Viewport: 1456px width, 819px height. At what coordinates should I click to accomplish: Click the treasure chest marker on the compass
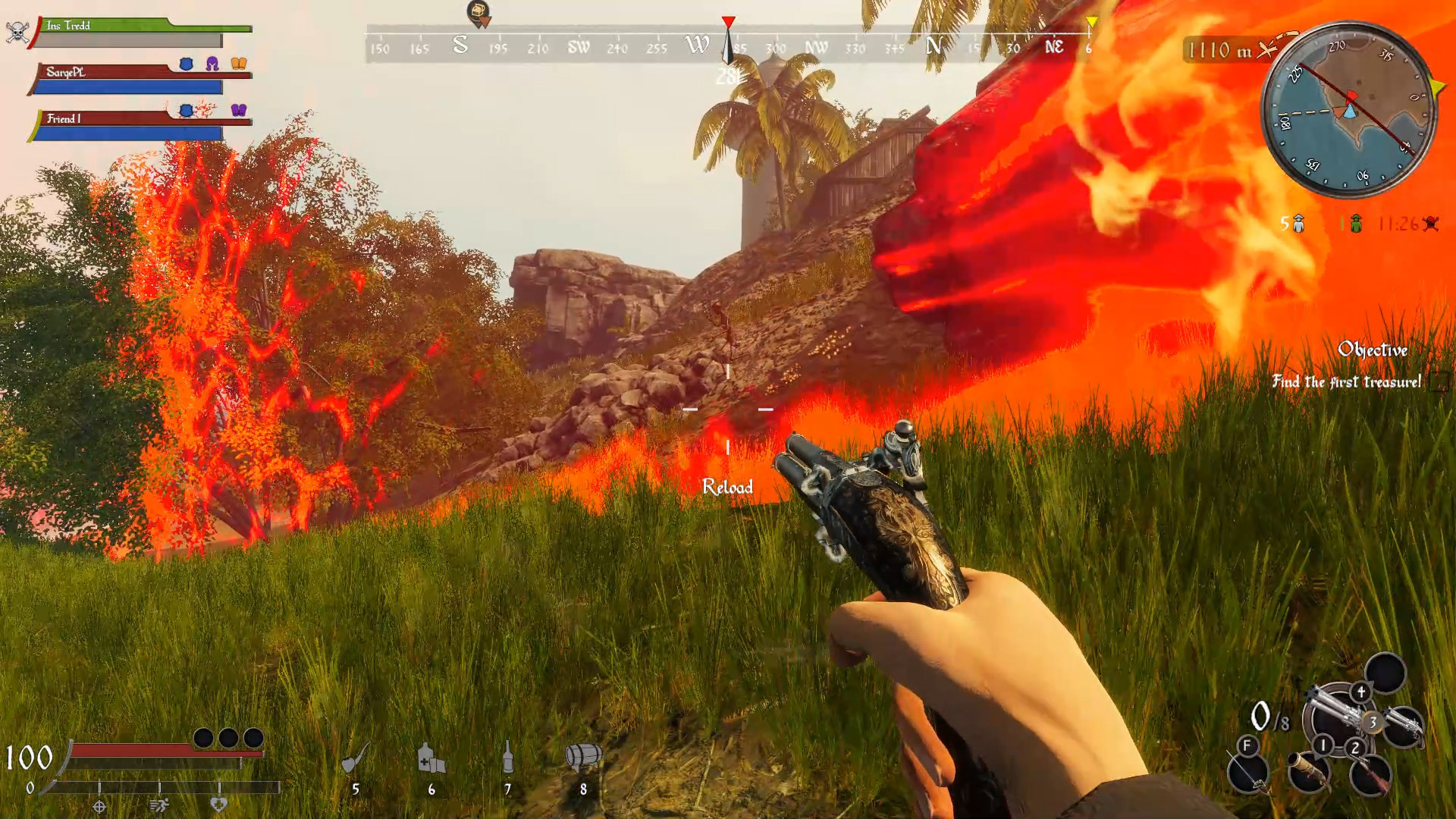coord(479,13)
